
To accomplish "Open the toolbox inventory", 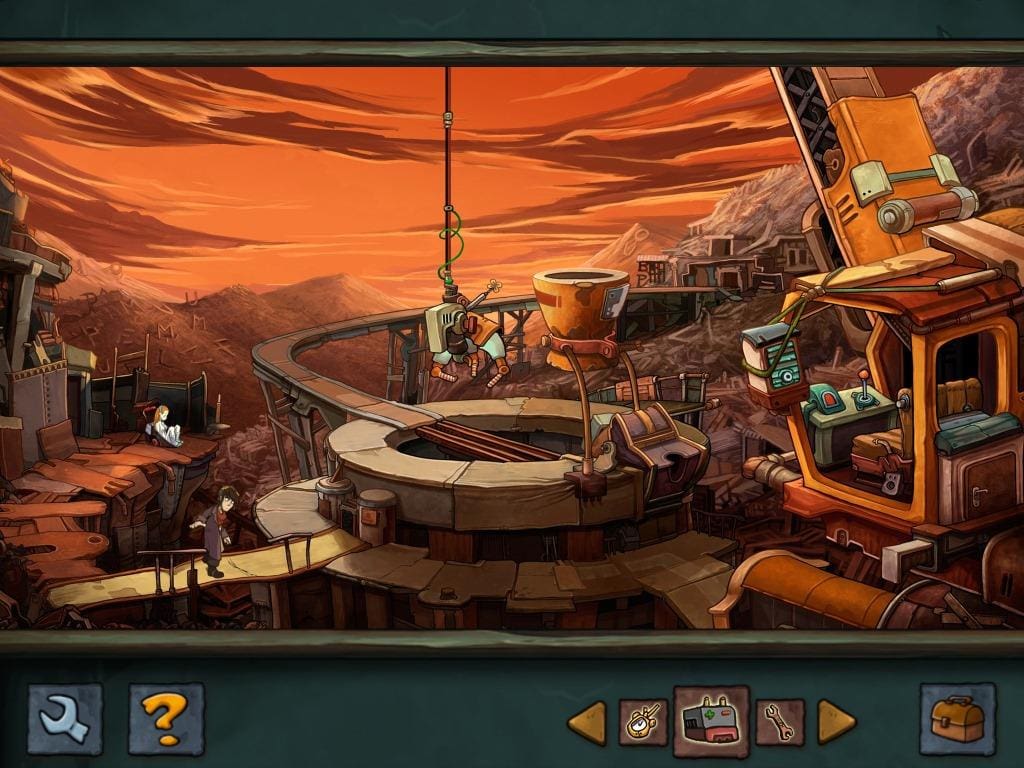I will [x=957, y=718].
